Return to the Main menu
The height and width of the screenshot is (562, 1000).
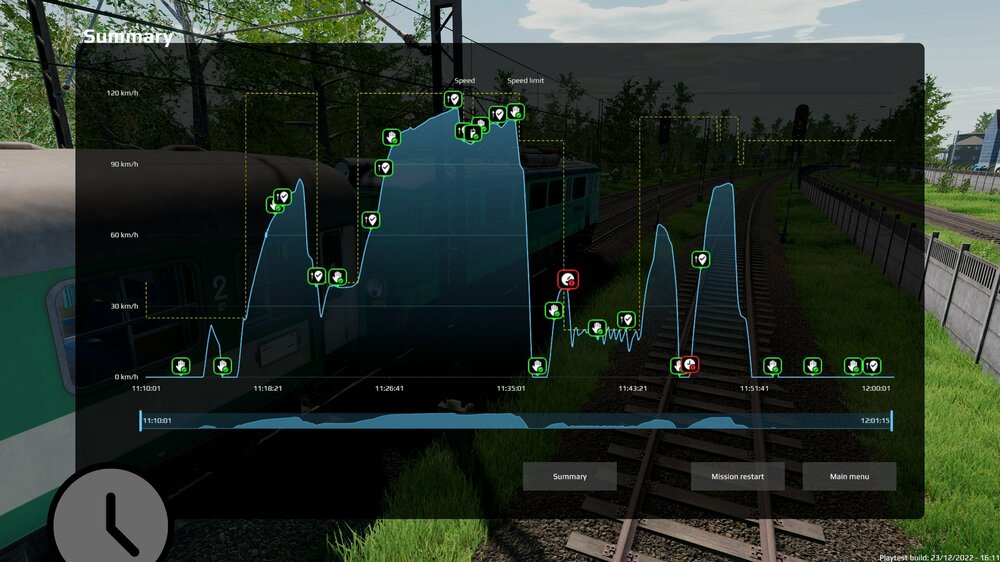pyautogui.click(x=849, y=476)
